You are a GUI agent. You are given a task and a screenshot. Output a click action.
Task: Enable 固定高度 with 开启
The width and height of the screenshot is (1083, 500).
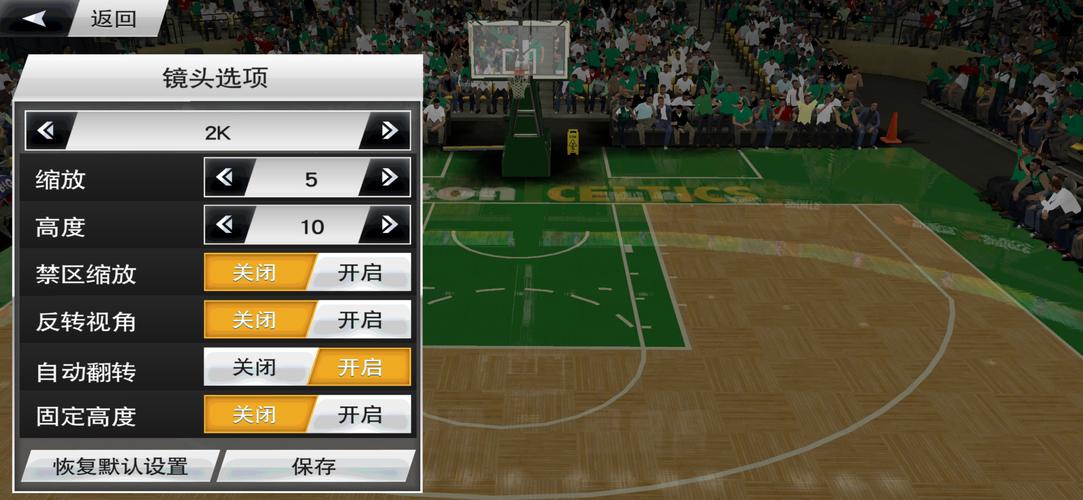click(x=359, y=414)
